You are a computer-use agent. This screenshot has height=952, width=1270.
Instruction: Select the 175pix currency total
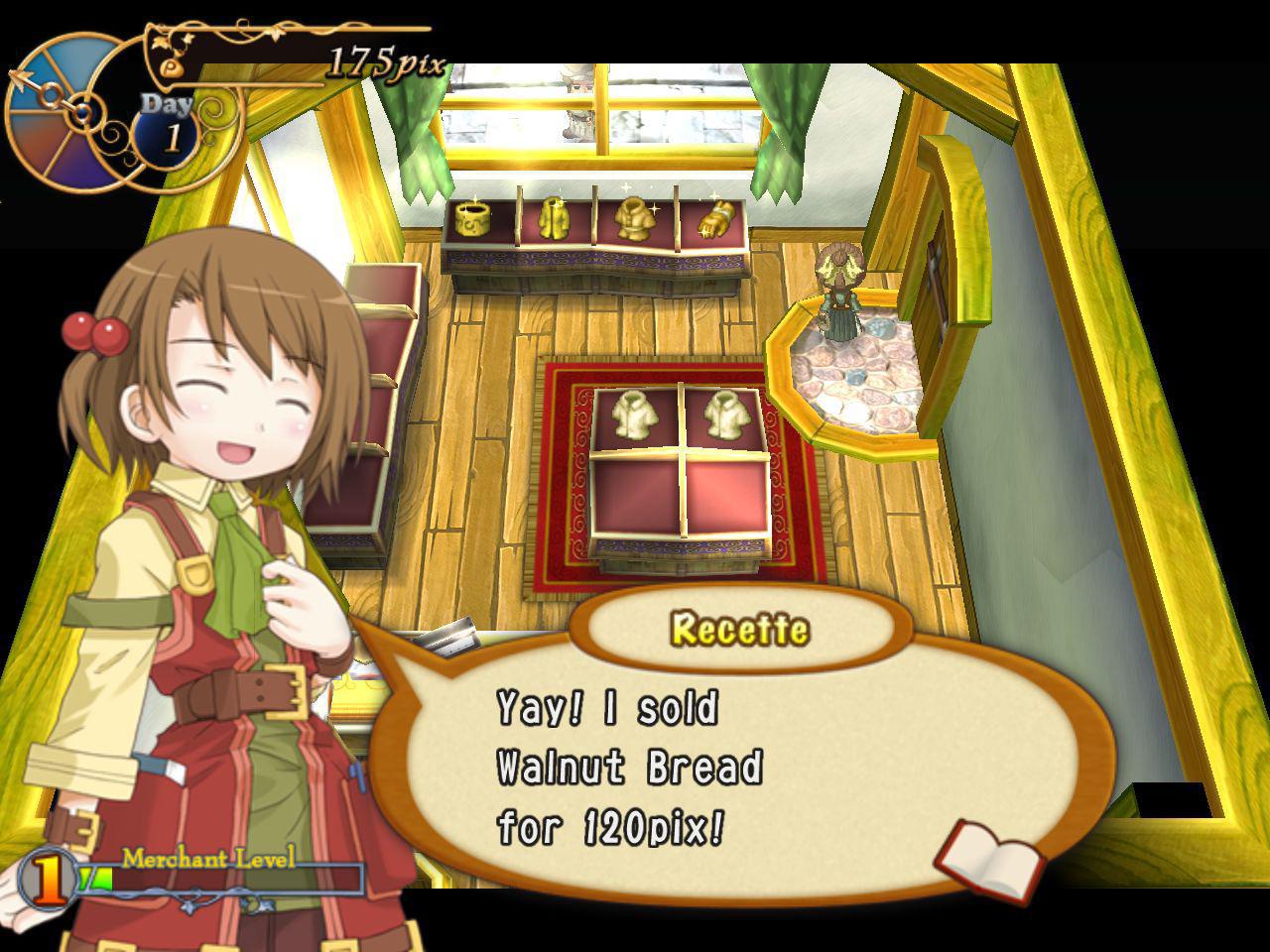click(387, 59)
